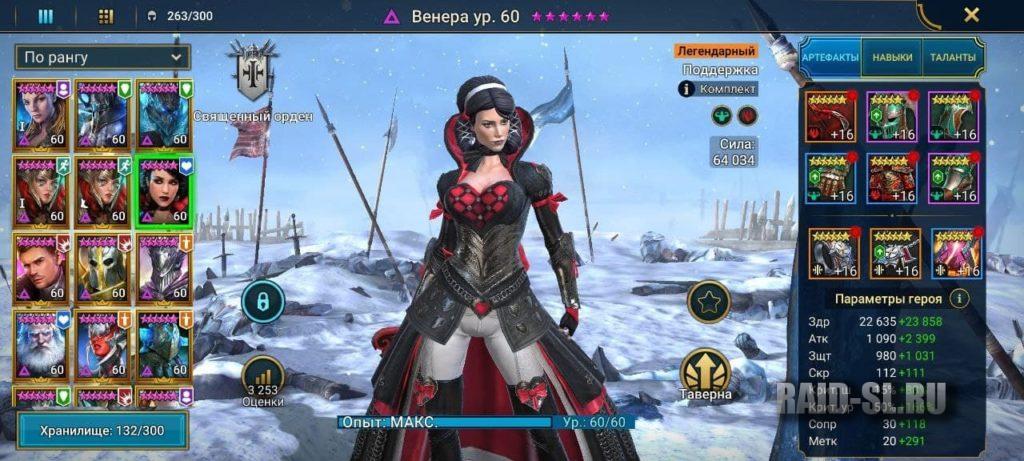Image resolution: width=1024 pixels, height=461 pixels.
Task: Show hero parameters info details
Action: pyautogui.click(x=958, y=298)
